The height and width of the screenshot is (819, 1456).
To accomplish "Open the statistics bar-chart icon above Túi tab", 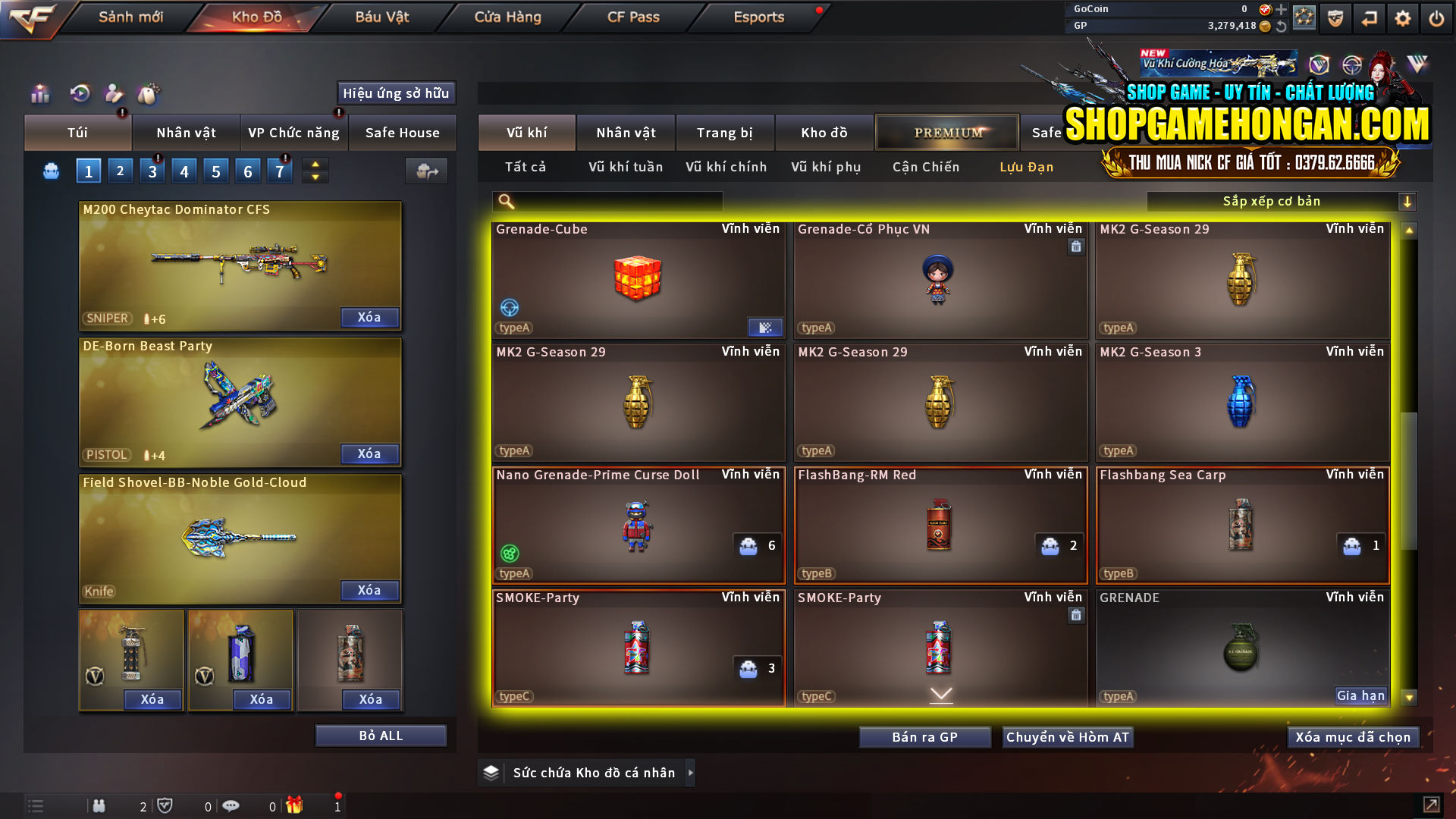I will coord(39,94).
